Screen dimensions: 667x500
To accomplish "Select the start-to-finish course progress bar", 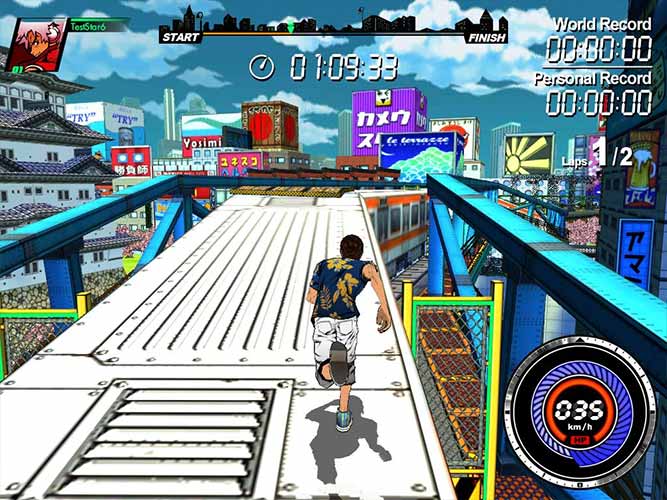I will [x=333, y=35].
